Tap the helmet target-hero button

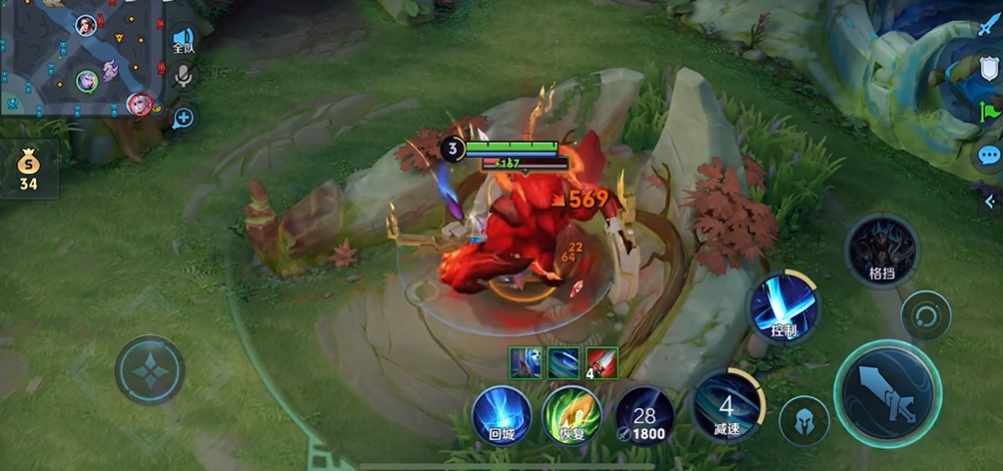(804, 420)
